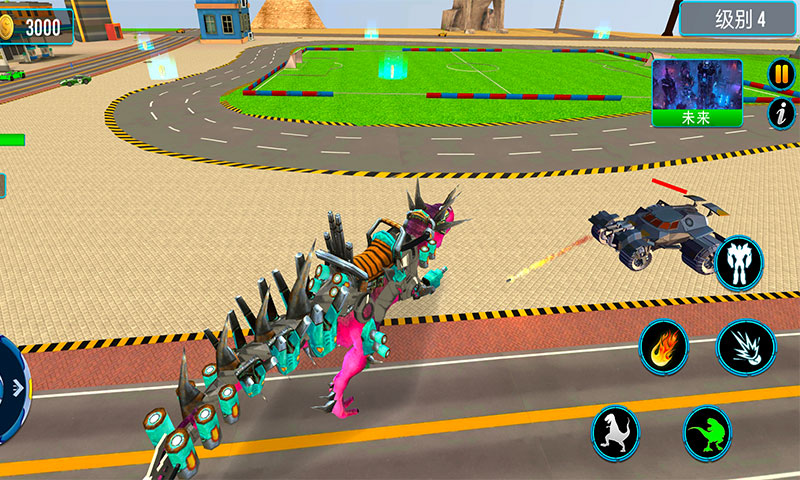This screenshot has width=800, height=480.
Task: Choose the green raptor transformation icon
Action: (708, 432)
